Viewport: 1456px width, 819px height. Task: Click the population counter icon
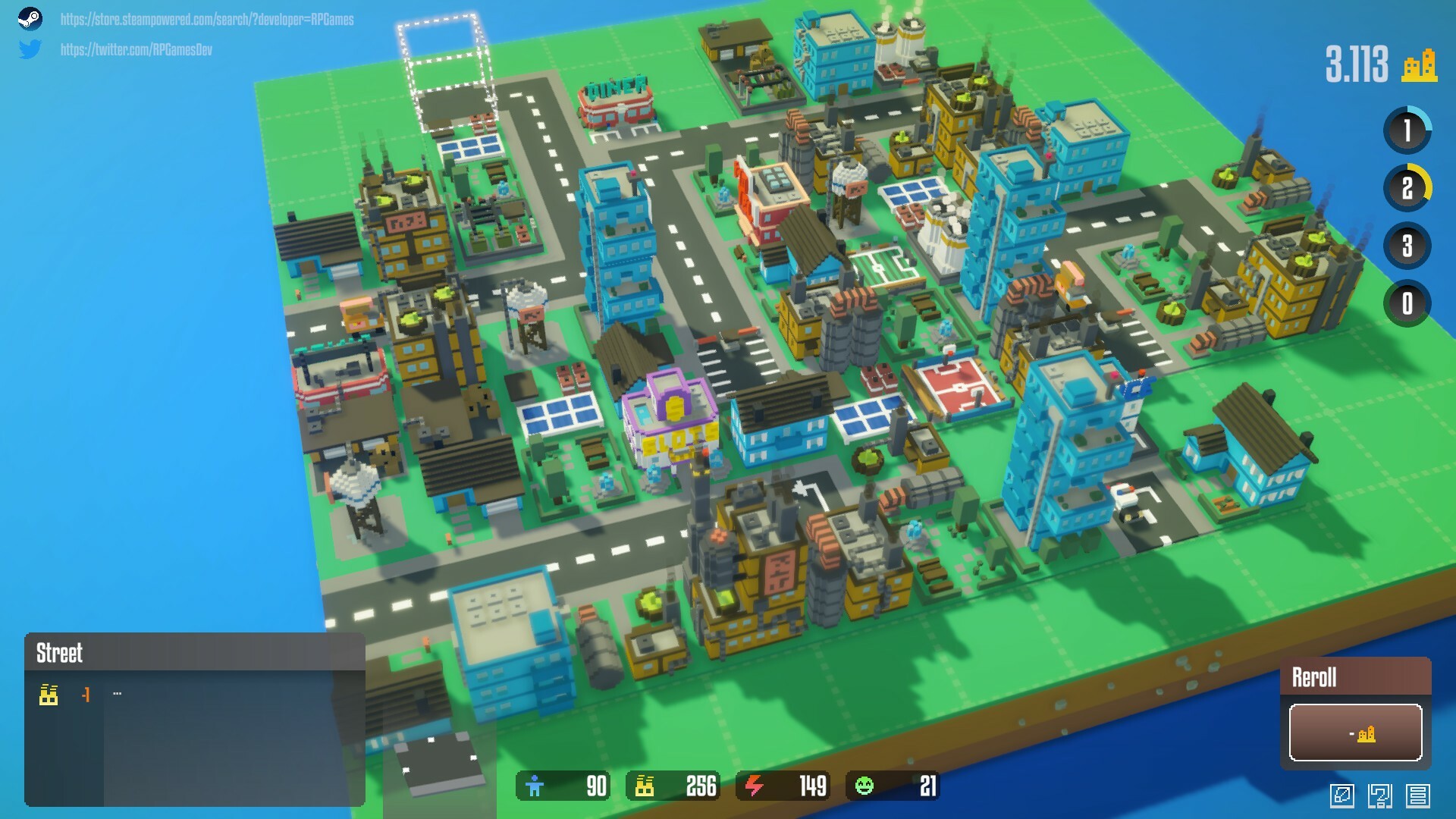coord(535,787)
